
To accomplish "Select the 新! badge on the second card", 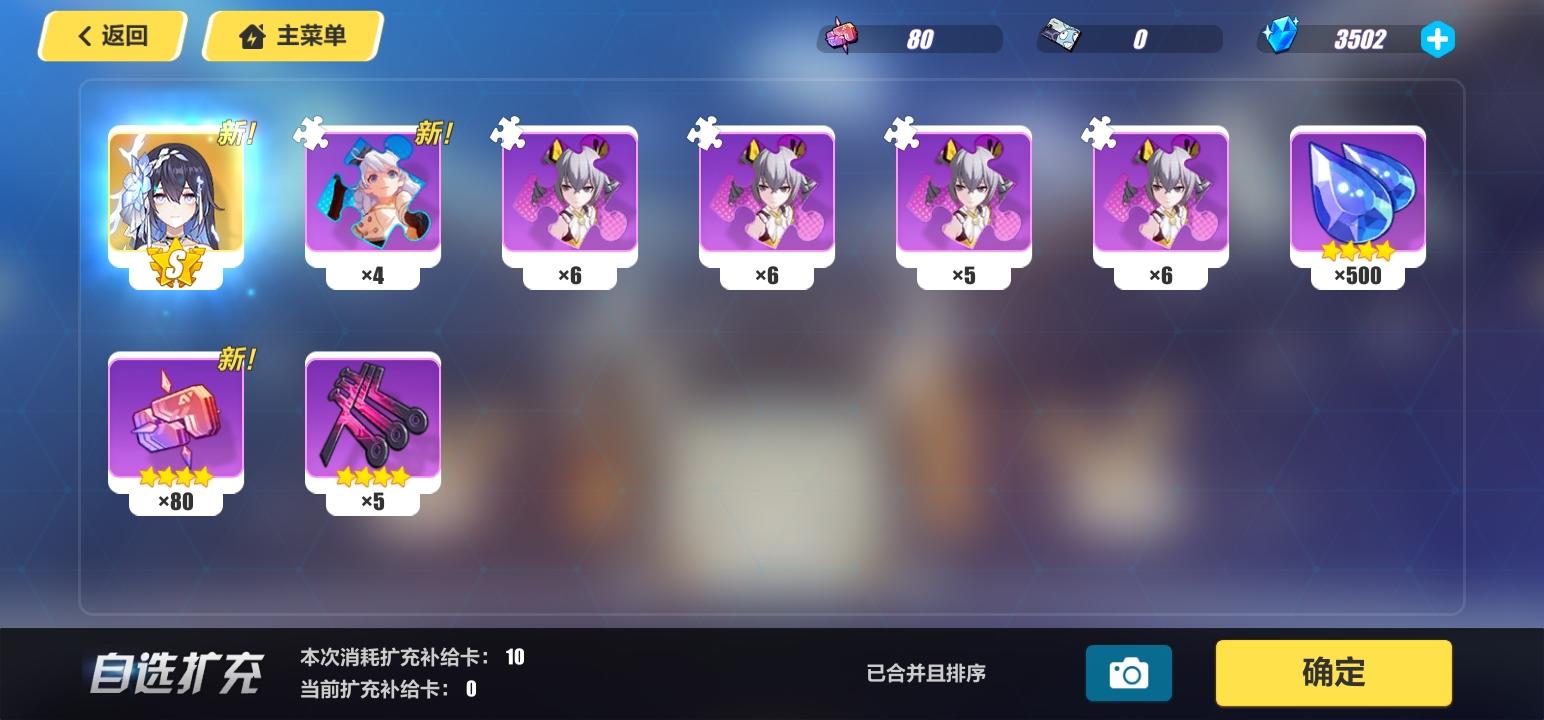I will point(432,131).
